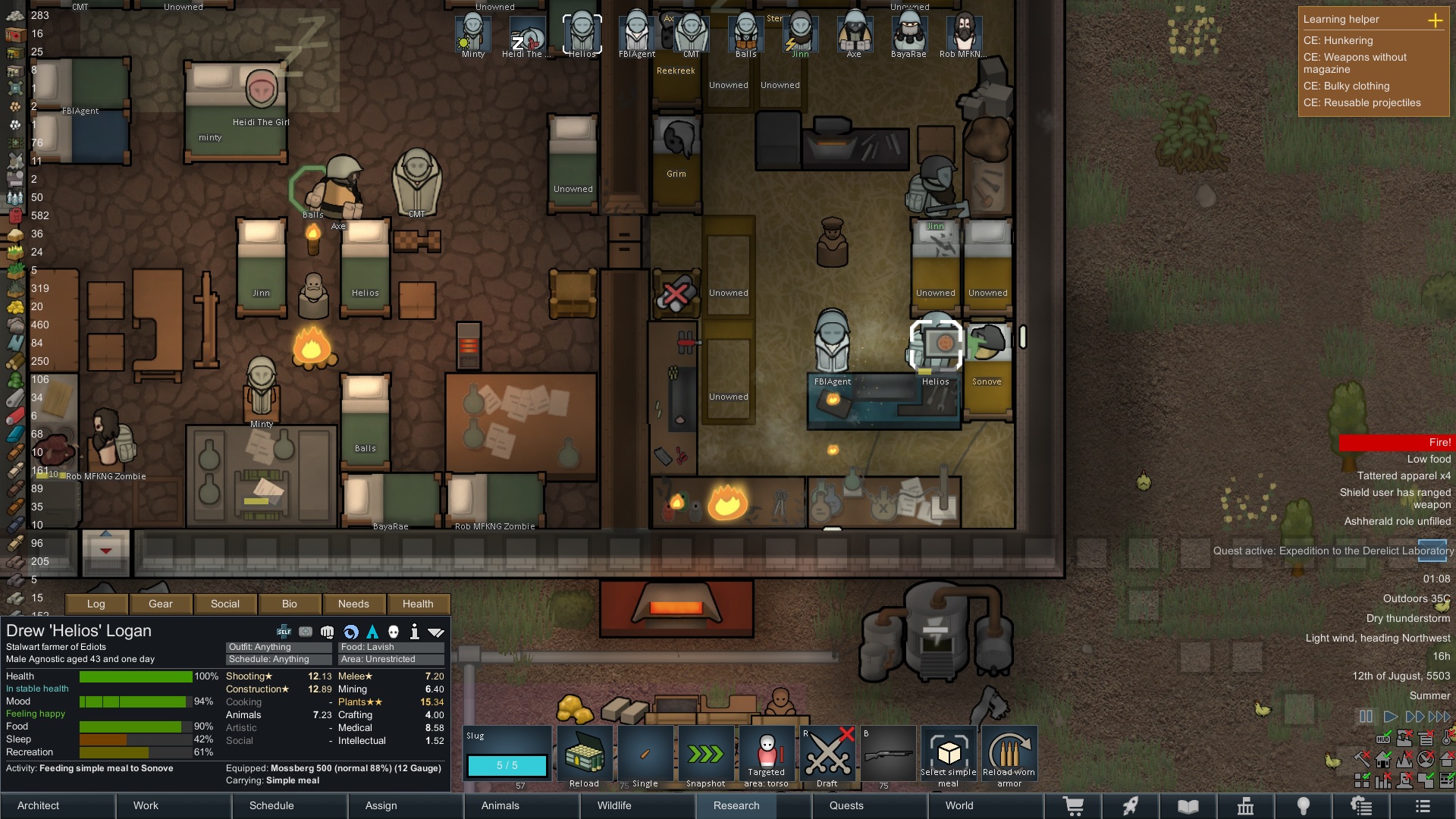1456x819 pixels.
Task: Open the Architect menu
Action: (x=39, y=805)
